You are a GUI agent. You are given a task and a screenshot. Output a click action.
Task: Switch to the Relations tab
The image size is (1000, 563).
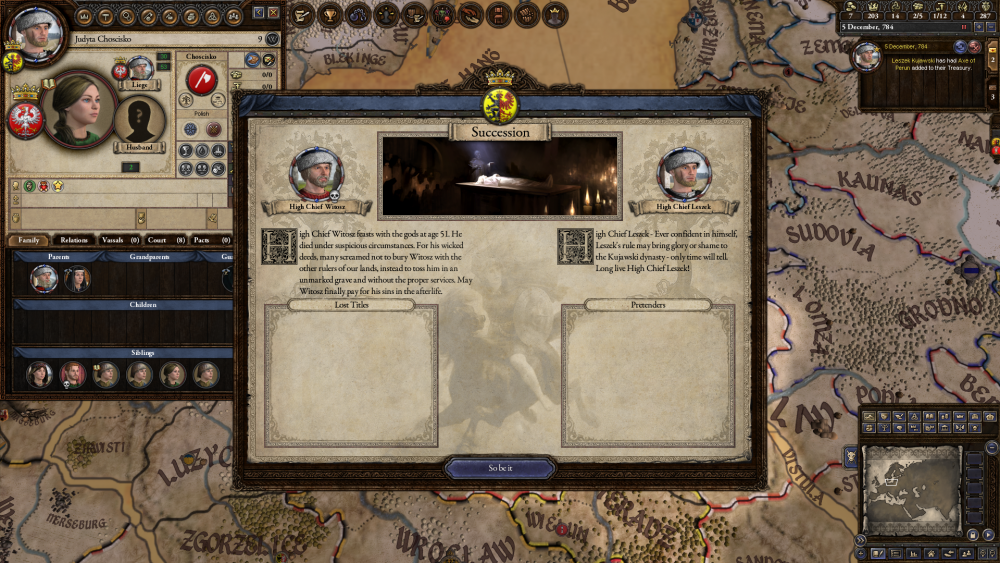(x=74, y=240)
